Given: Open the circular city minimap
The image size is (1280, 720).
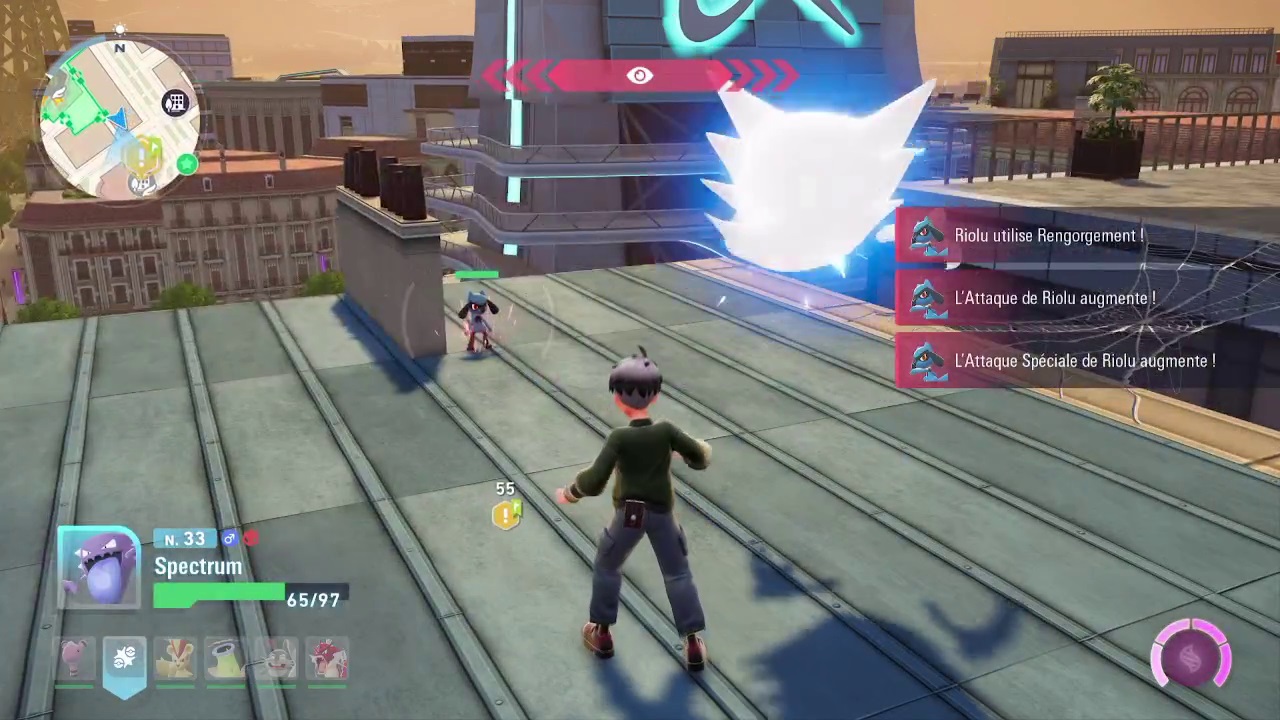Looking at the screenshot, I should click(x=118, y=120).
